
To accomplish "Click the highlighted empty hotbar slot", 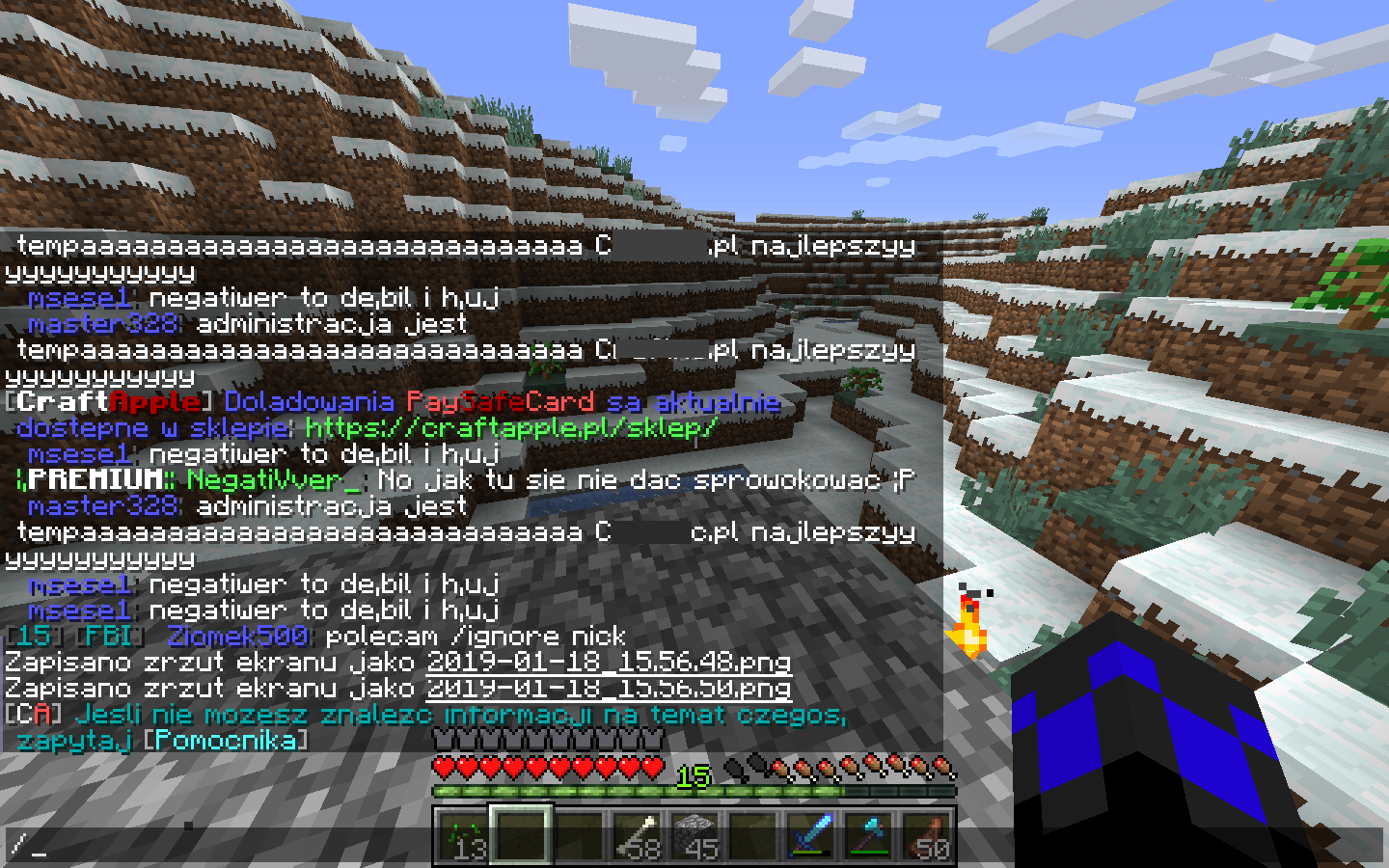I will click(x=521, y=835).
